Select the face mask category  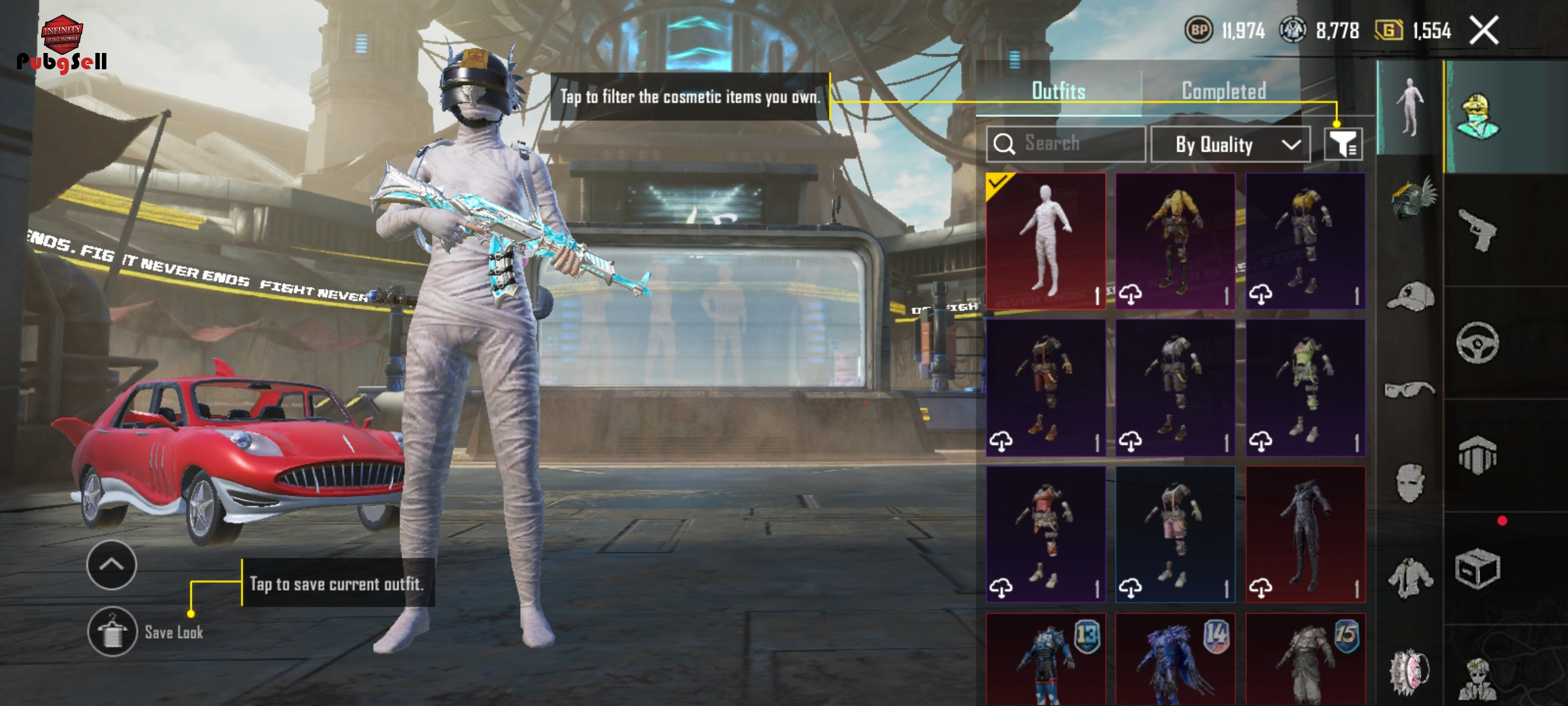(1410, 484)
